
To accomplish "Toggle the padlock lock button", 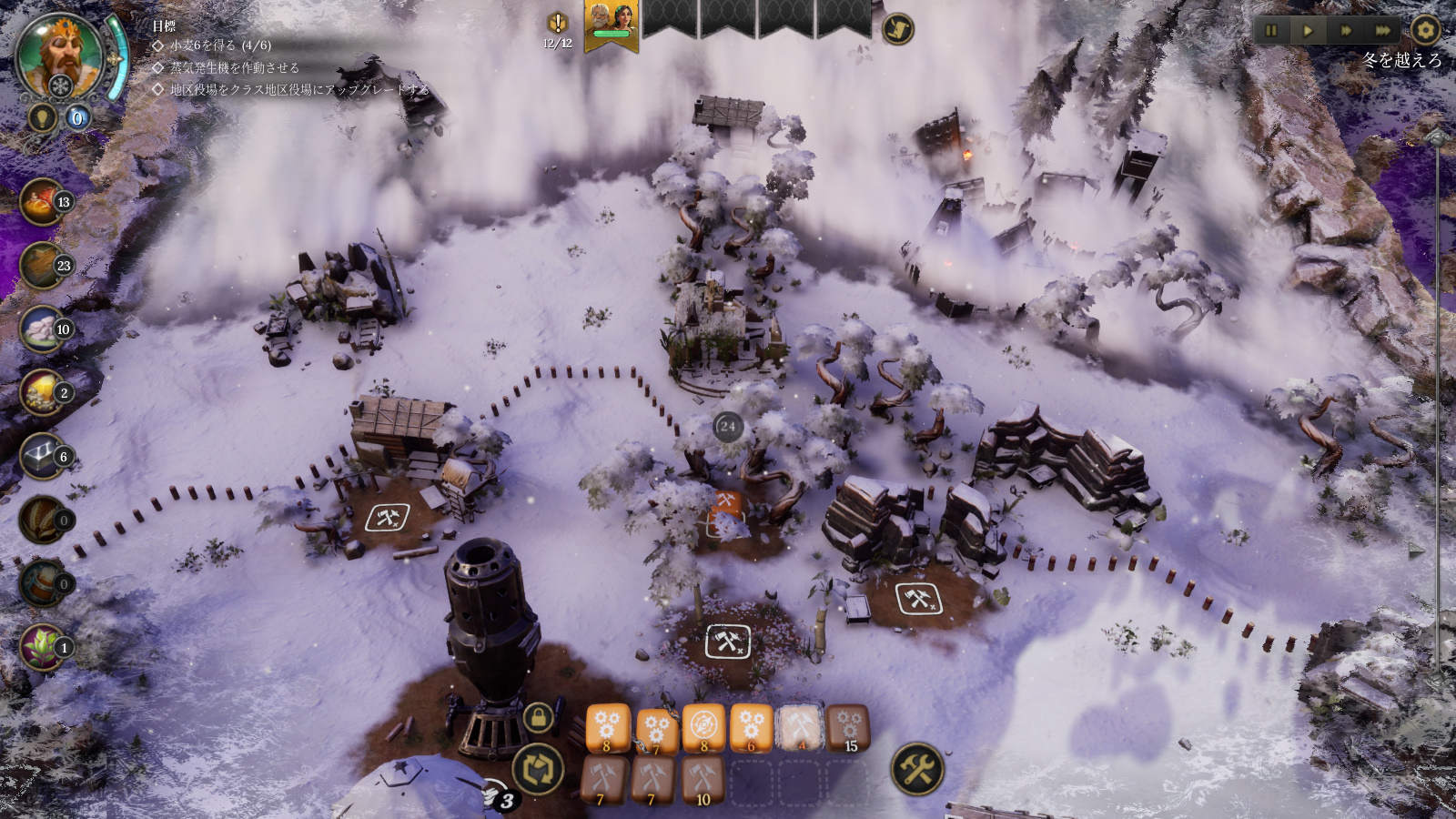I will tap(539, 718).
